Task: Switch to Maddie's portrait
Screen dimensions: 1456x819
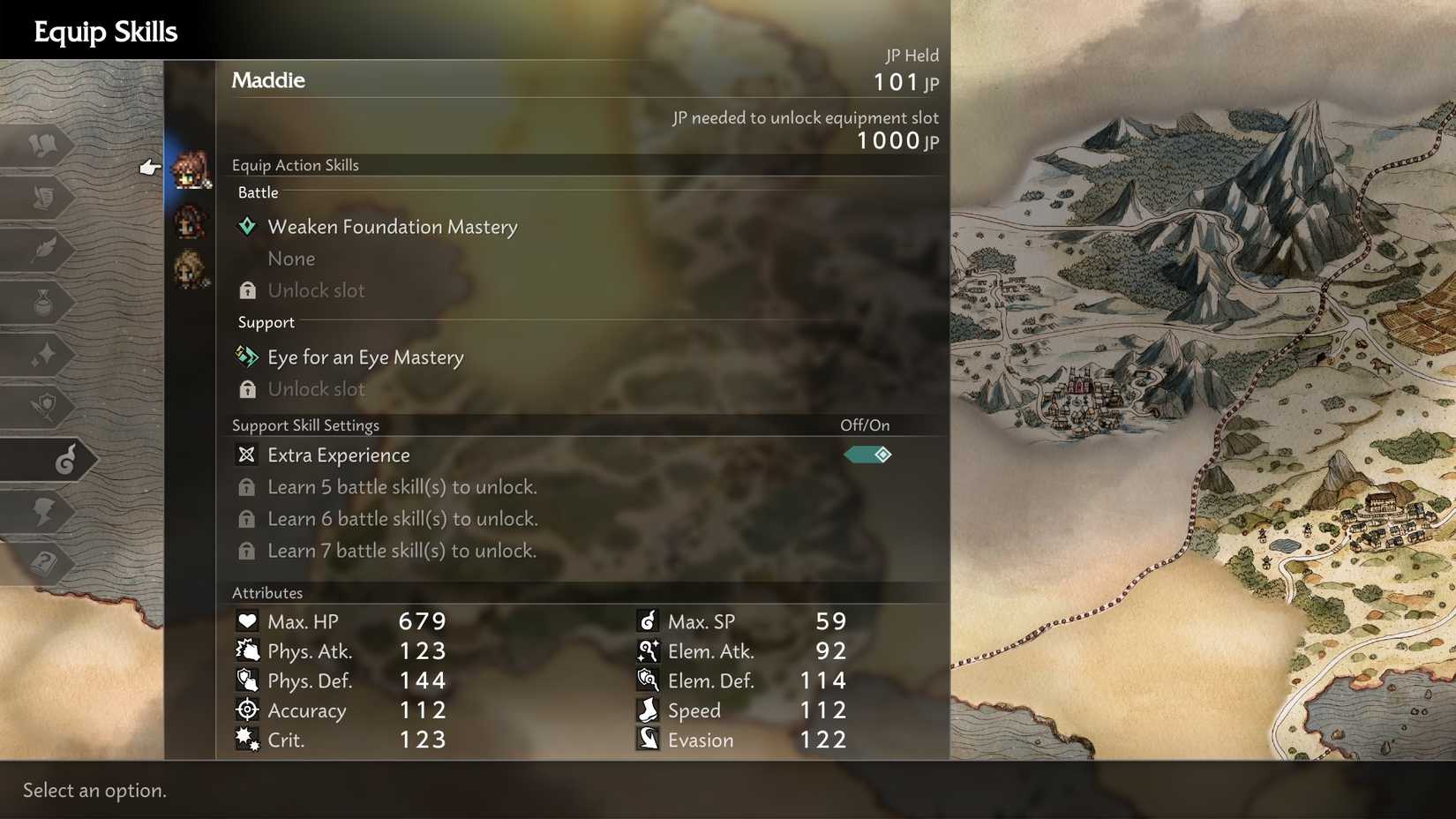Action: tap(190, 173)
